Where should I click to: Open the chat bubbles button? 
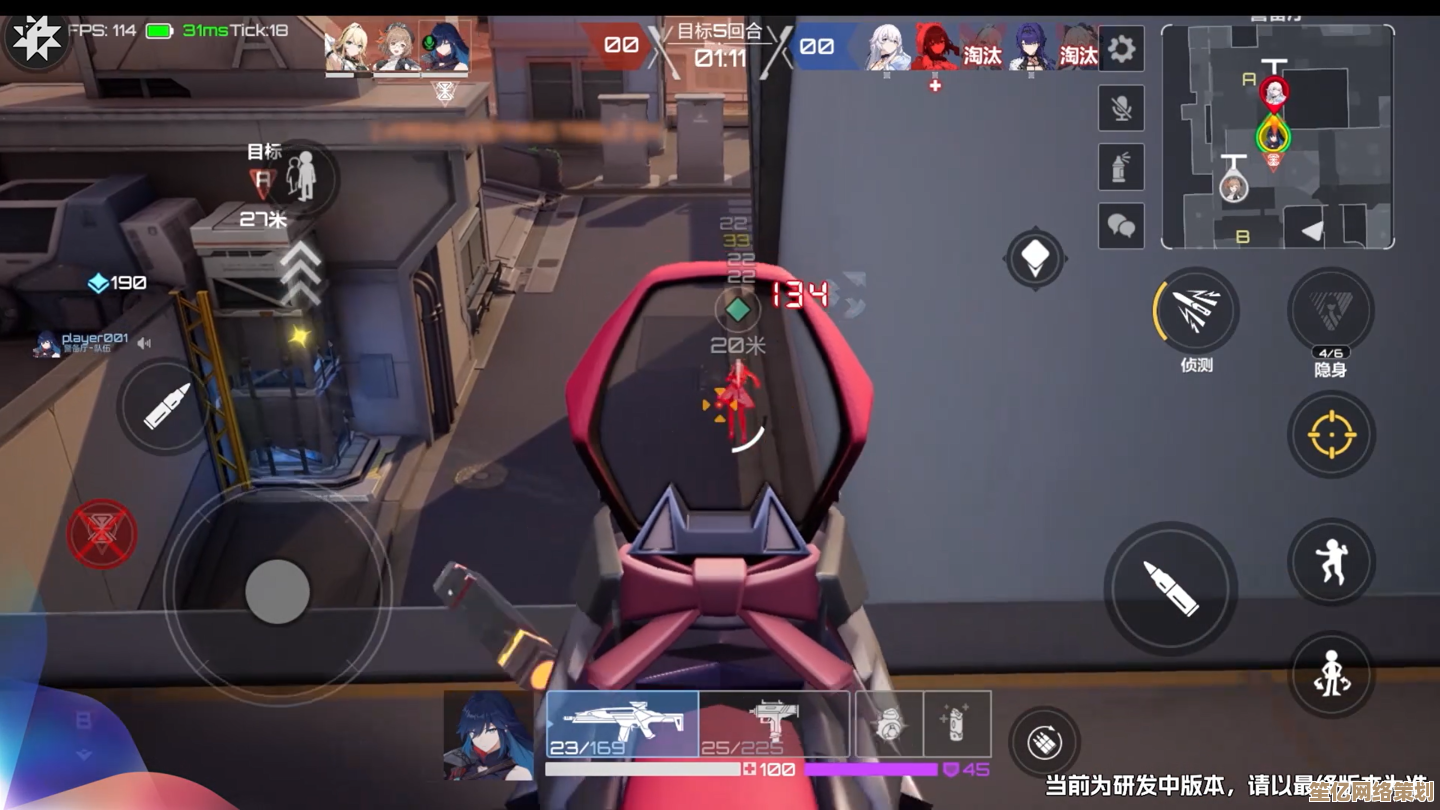tap(1121, 226)
